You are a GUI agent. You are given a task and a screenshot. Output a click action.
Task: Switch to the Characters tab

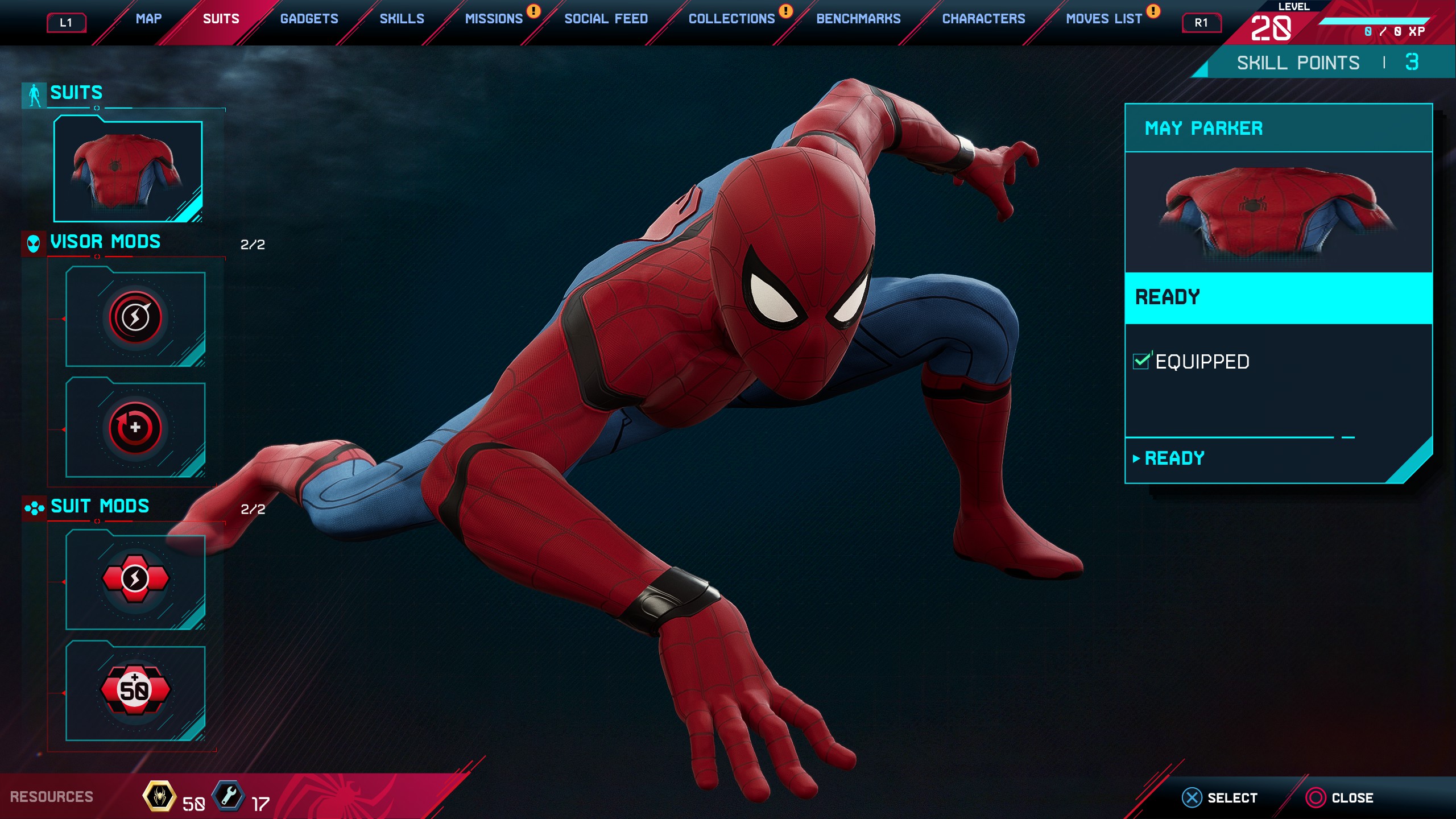click(x=983, y=19)
